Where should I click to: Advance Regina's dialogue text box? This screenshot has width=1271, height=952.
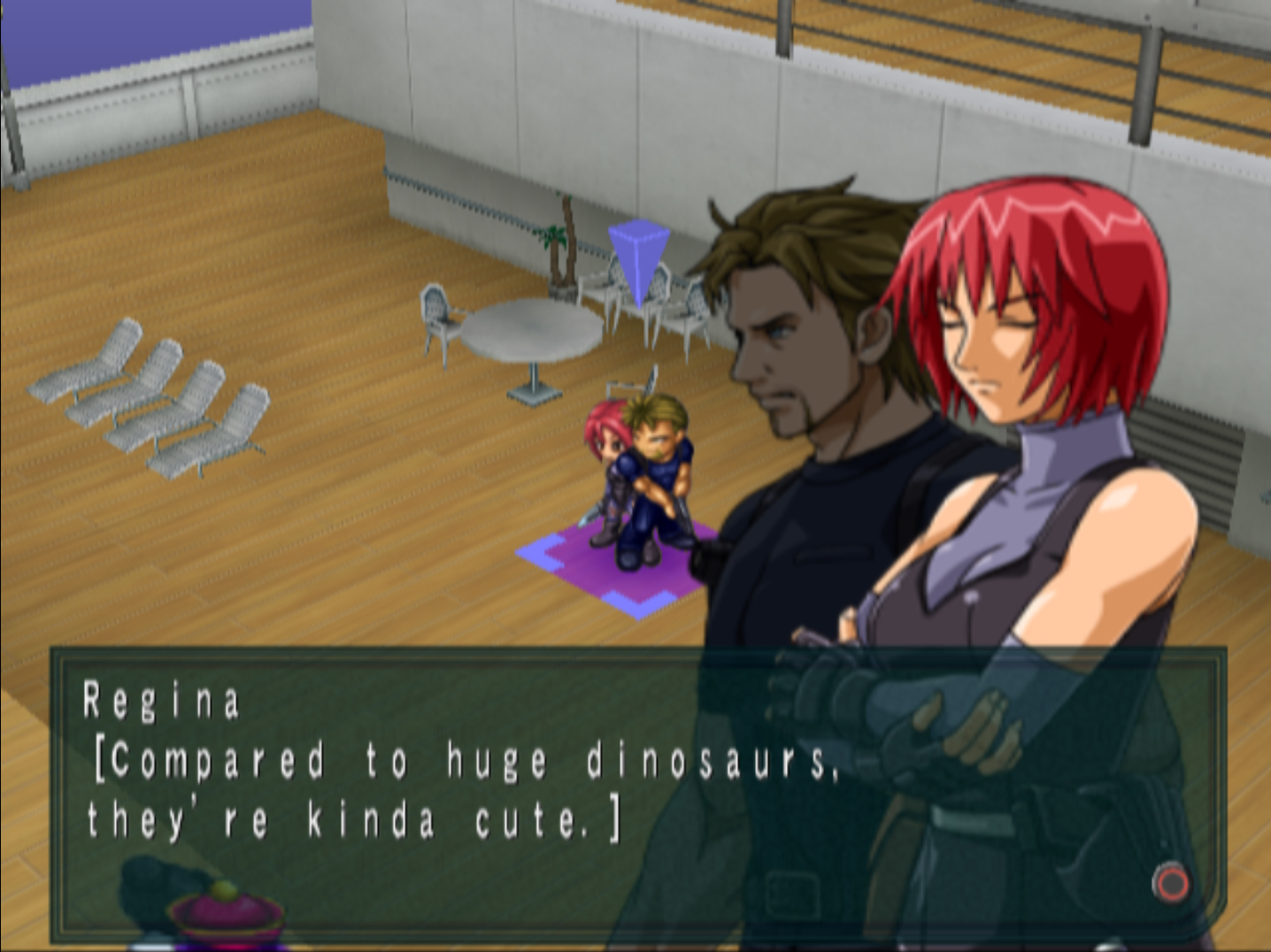pyautogui.click(x=1171, y=882)
